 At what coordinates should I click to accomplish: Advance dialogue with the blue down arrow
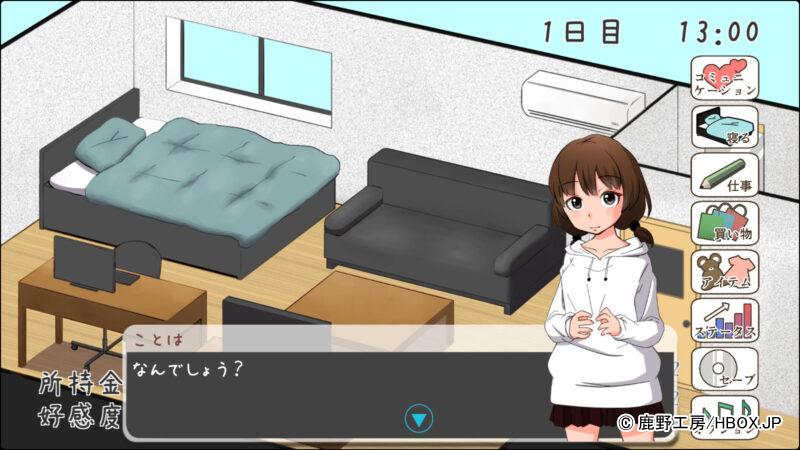[420, 418]
